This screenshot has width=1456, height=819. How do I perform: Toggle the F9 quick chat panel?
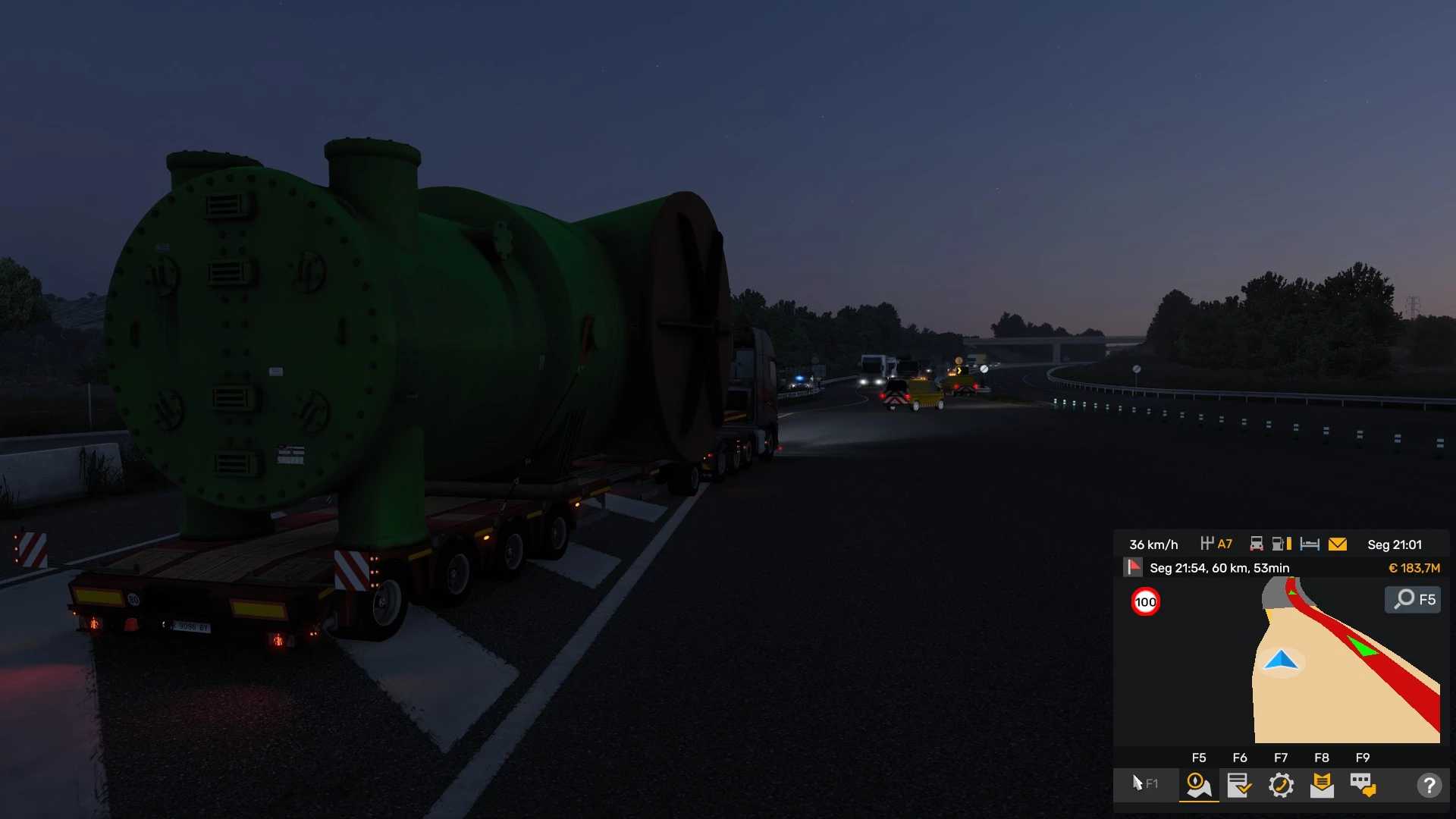tap(1362, 785)
